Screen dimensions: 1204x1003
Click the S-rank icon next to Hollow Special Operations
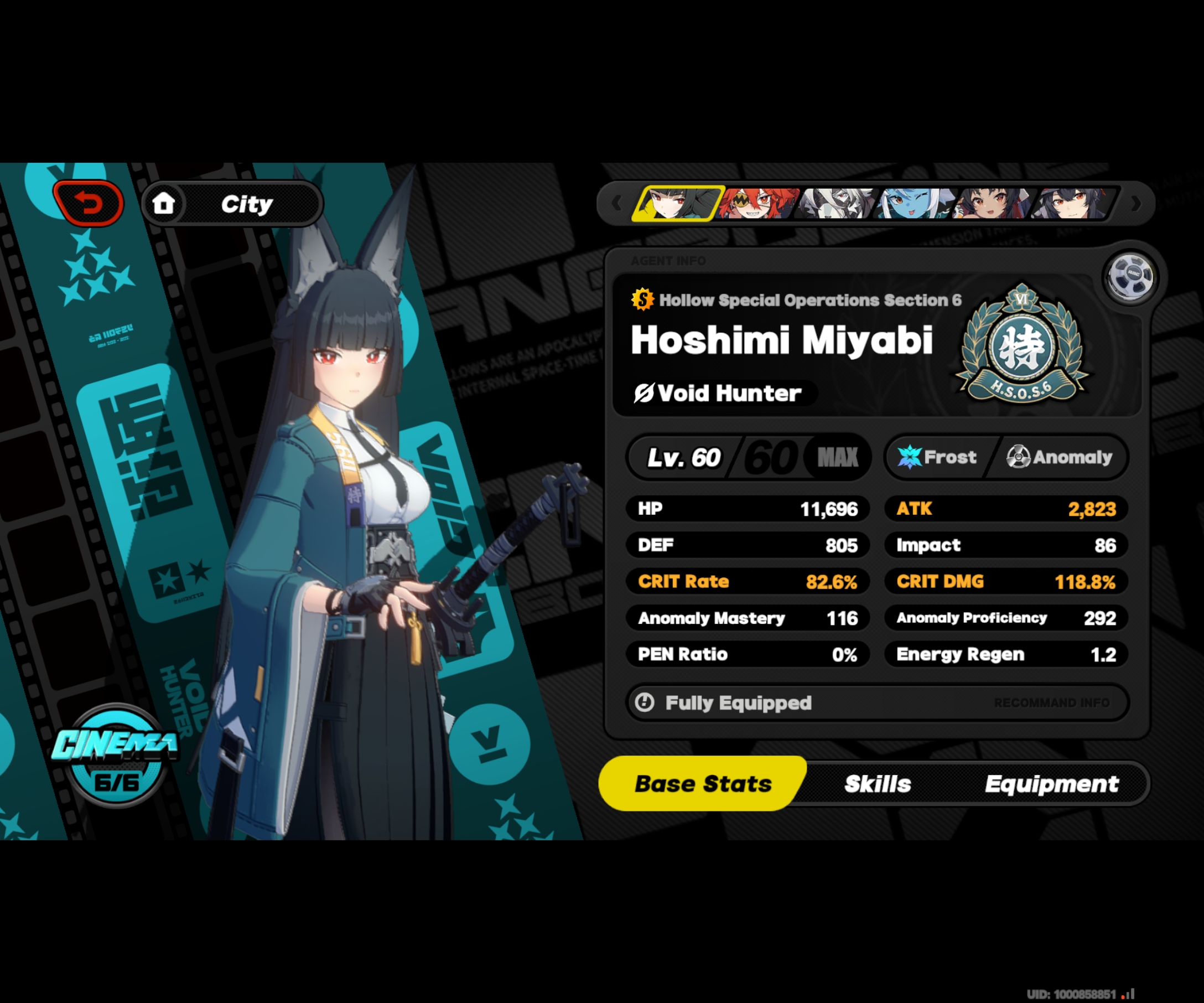click(642, 301)
